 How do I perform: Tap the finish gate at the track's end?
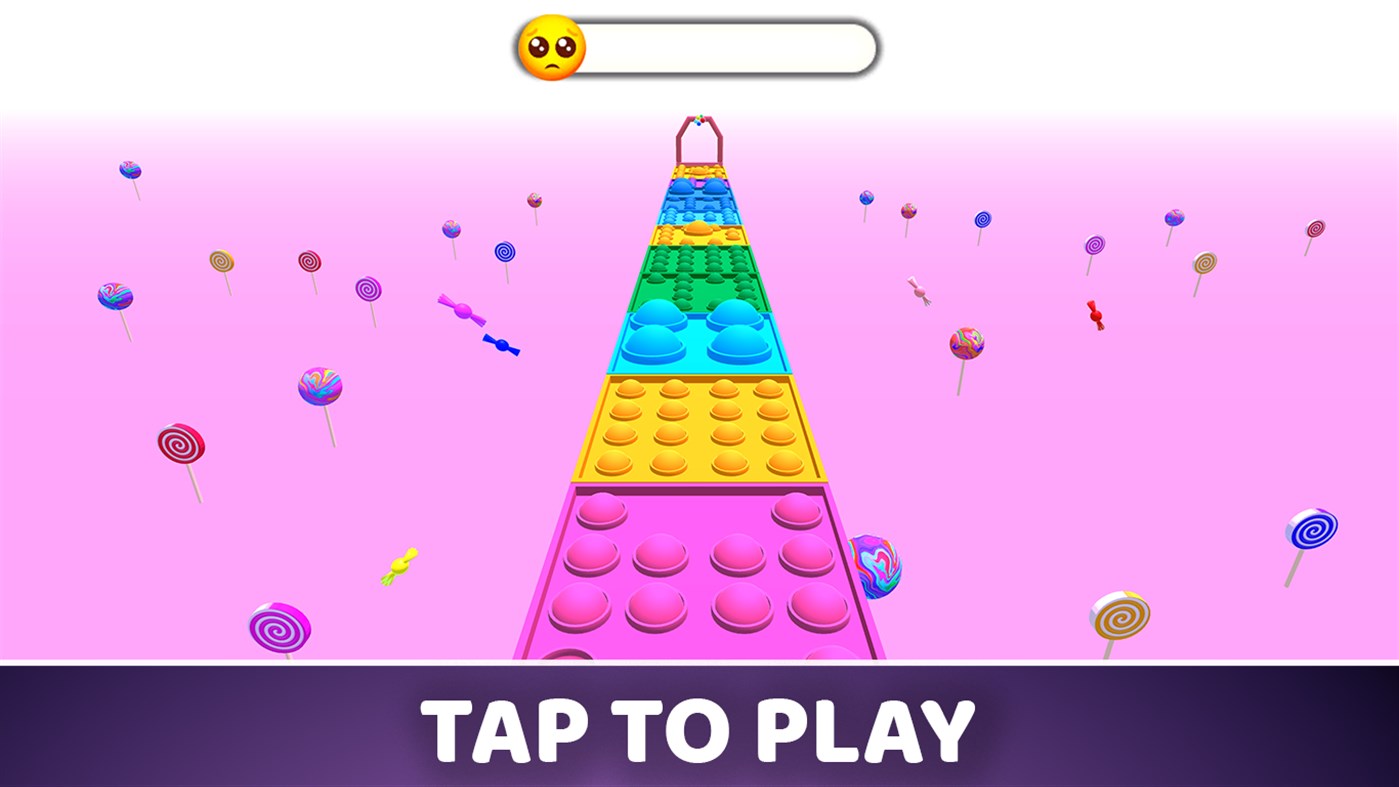[700, 140]
